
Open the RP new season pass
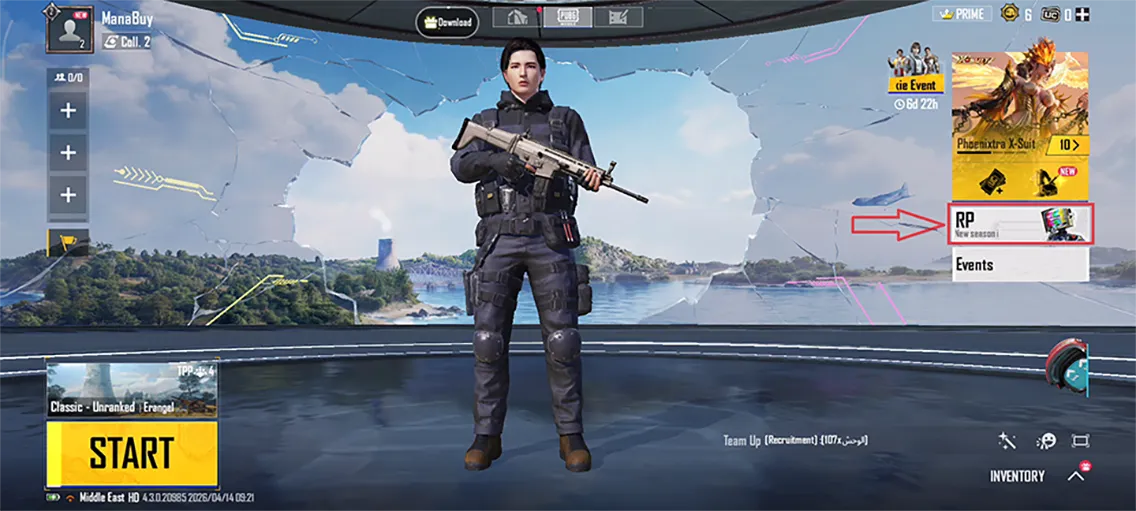pos(1019,223)
